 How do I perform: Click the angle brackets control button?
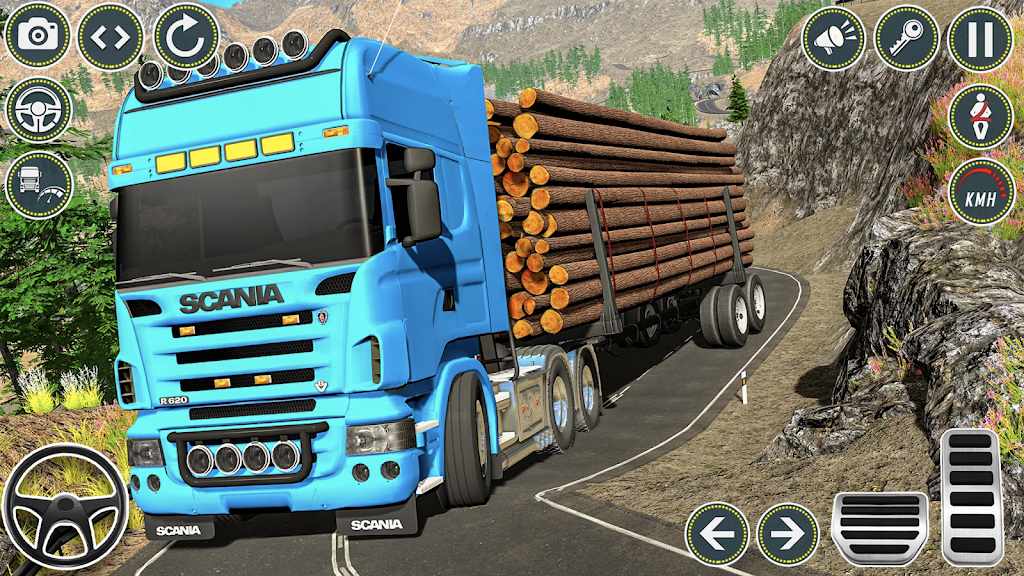coord(110,37)
